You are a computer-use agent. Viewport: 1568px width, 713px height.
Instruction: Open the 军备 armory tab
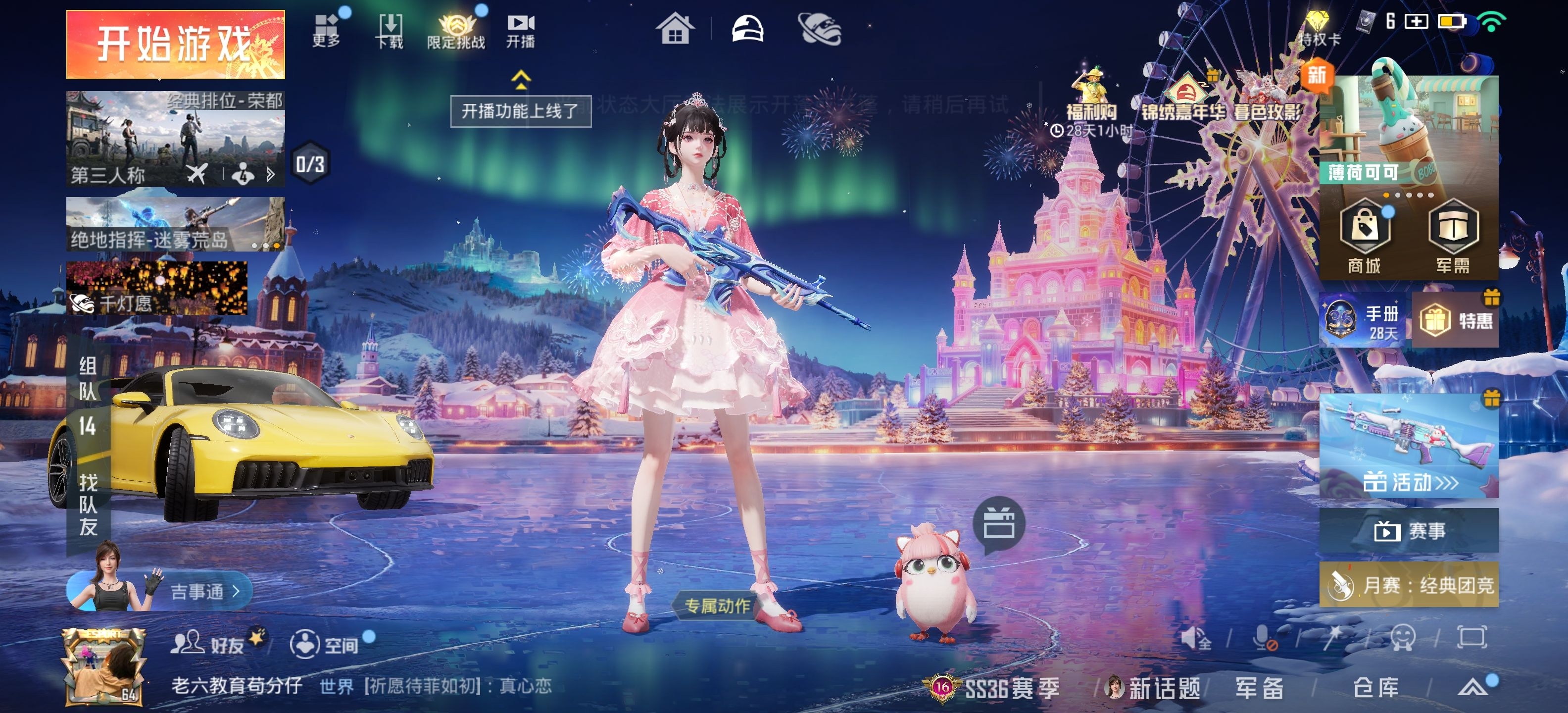[1259, 688]
